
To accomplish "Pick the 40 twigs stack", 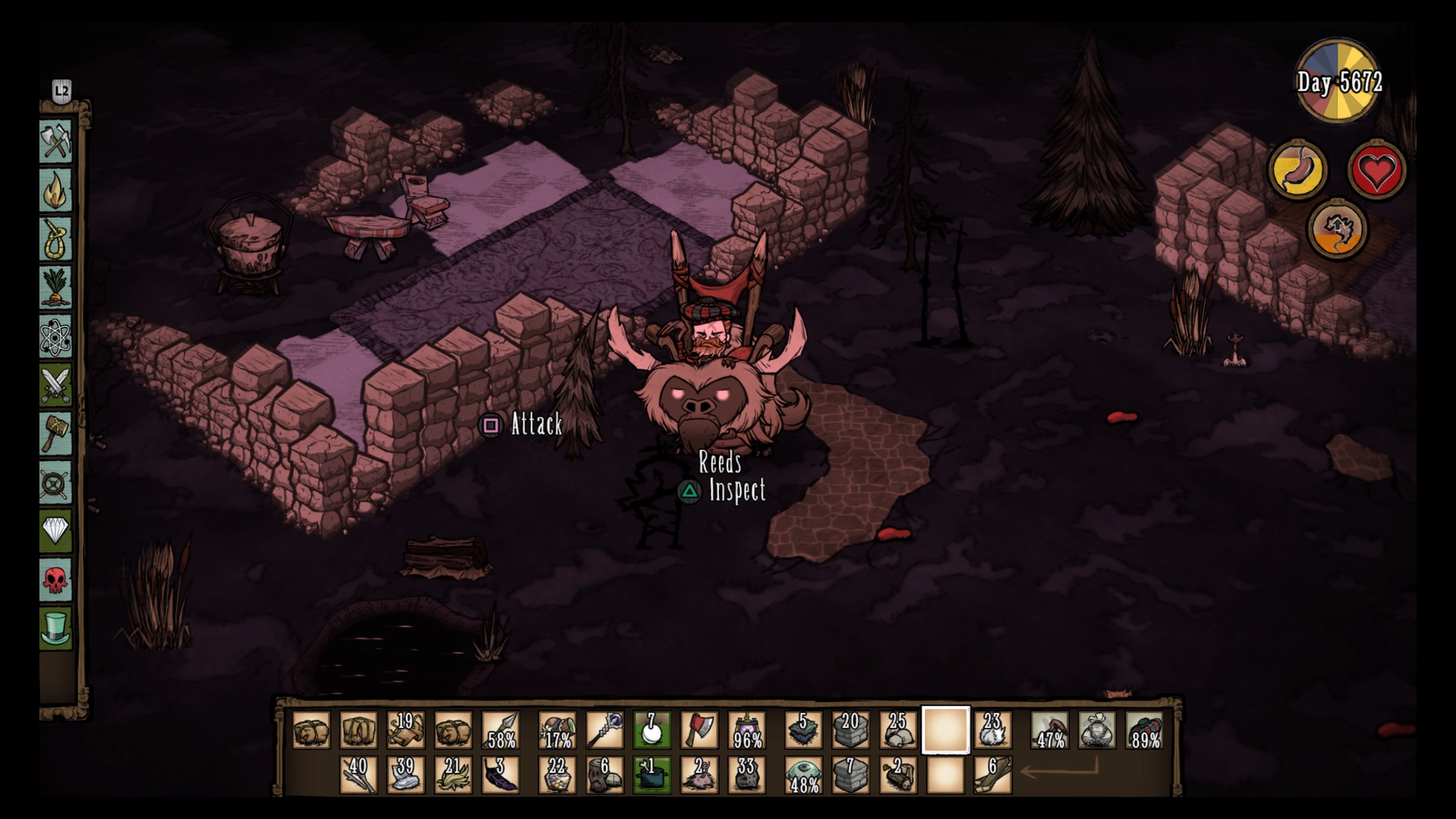I will click(358, 775).
